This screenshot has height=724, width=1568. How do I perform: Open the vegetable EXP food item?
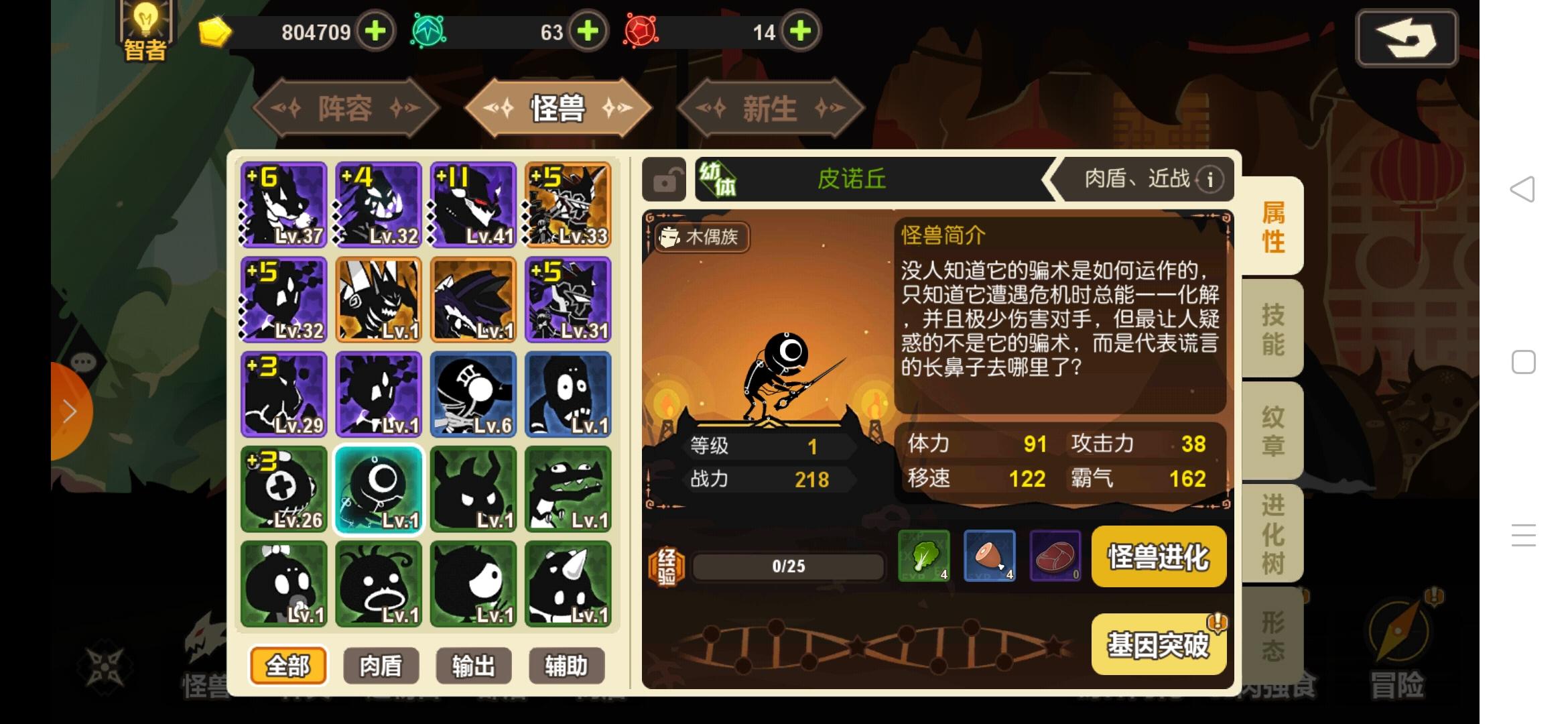[924, 556]
